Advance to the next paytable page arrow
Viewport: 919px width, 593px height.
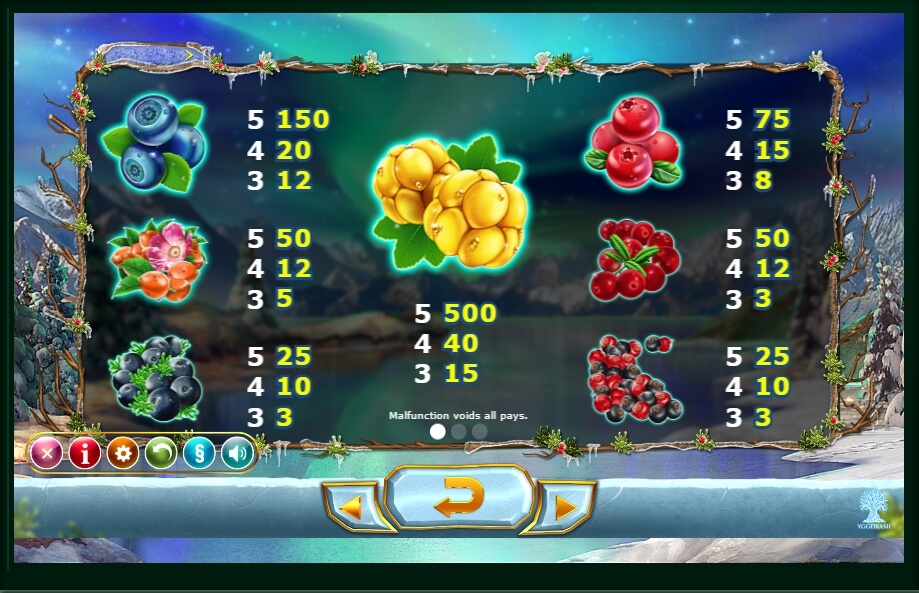[x=565, y=507]
